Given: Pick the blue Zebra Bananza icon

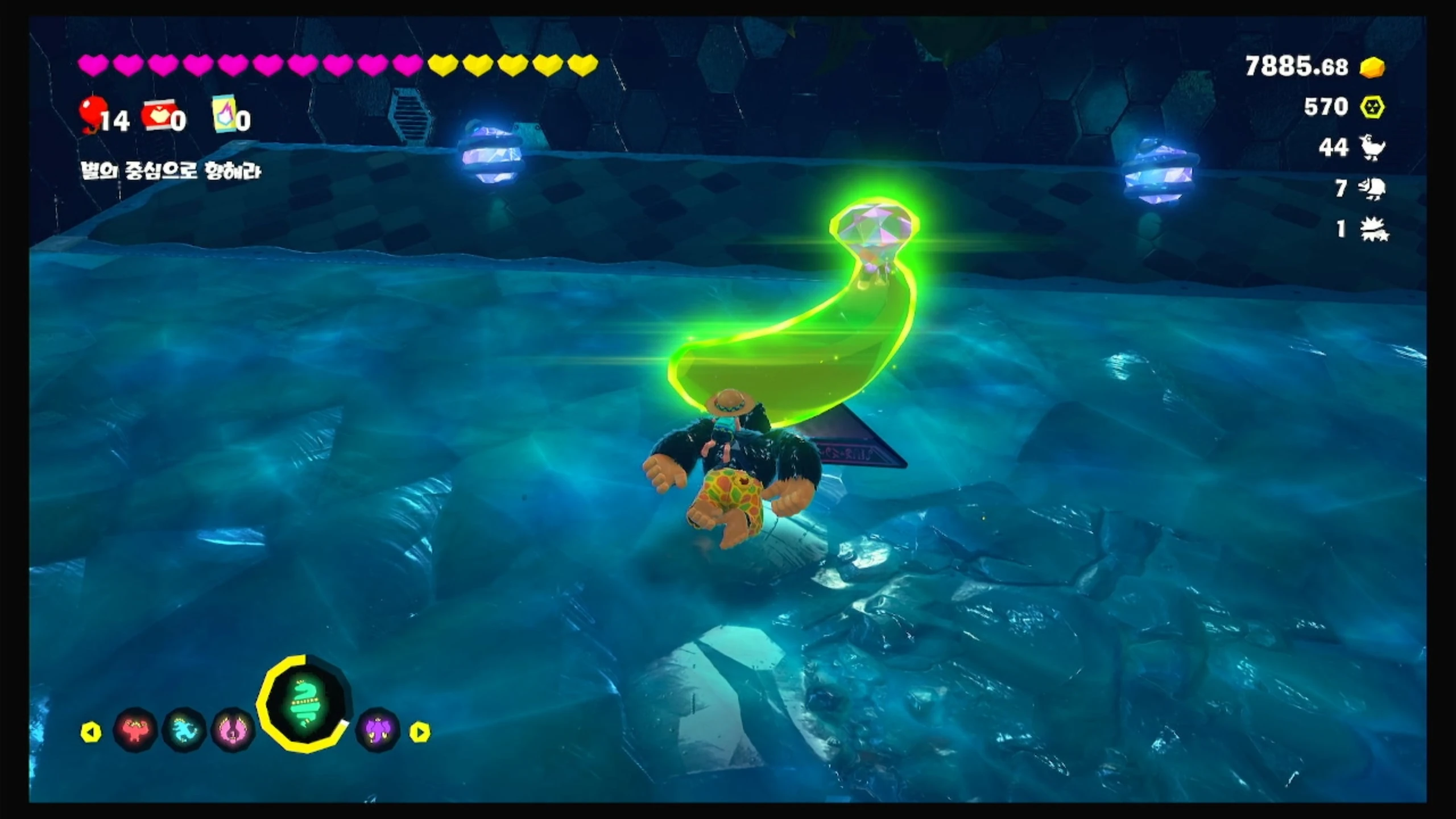Looking at the screenshot, I should coord(184,730).
